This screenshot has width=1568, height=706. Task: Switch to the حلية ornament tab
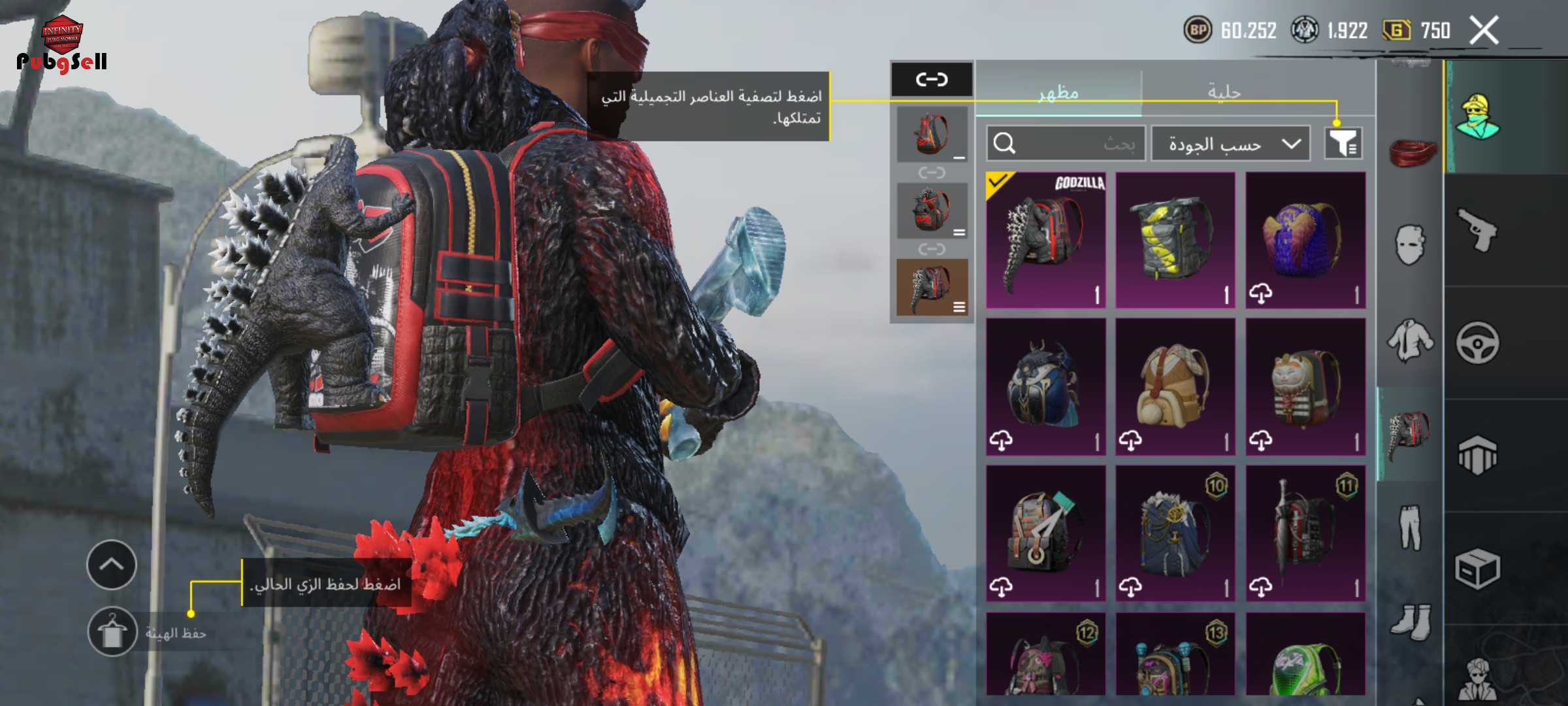point(1224,92)
